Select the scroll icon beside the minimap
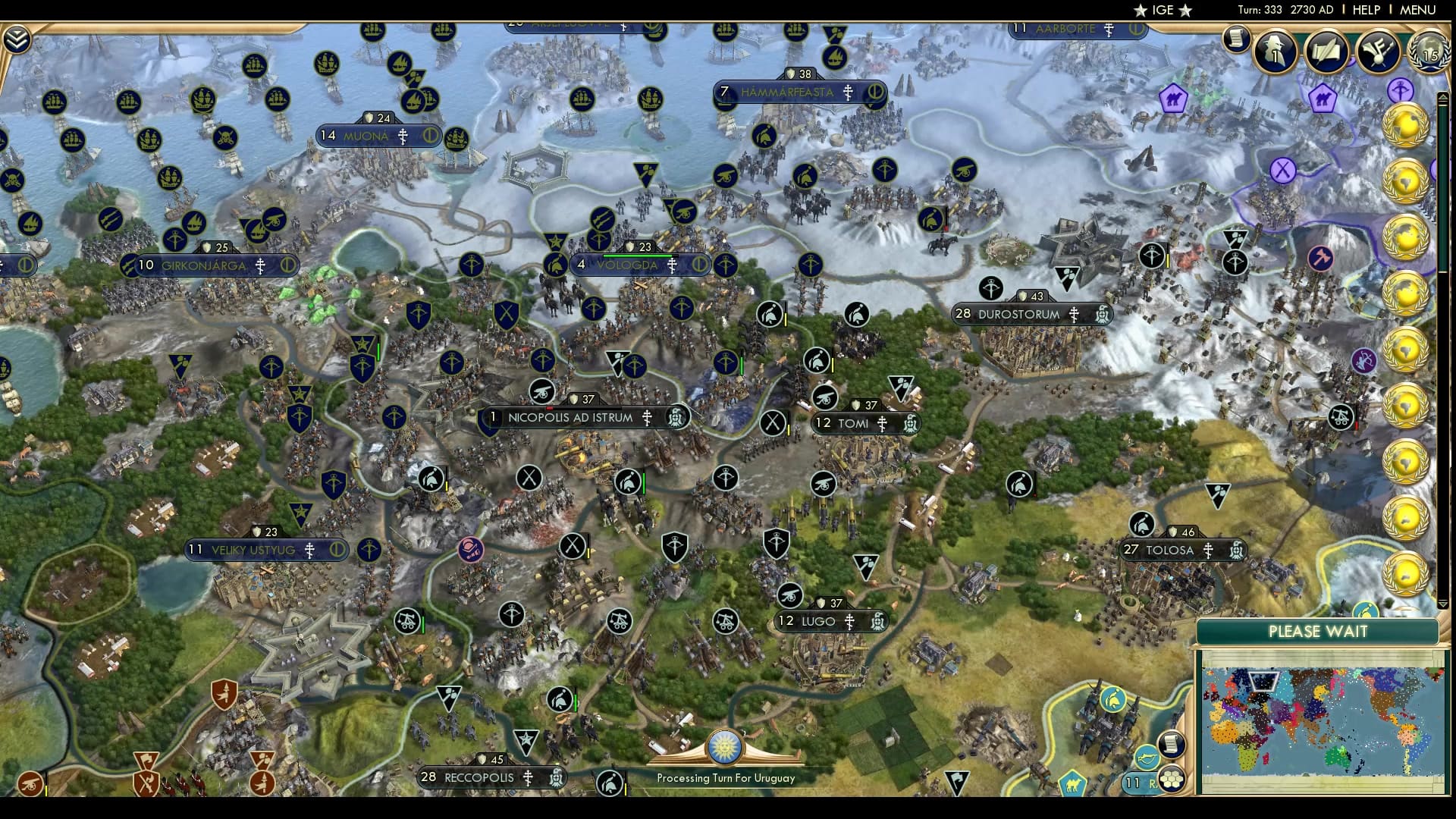Viewport: 1456px width, 819px height. coord(1171,745)
